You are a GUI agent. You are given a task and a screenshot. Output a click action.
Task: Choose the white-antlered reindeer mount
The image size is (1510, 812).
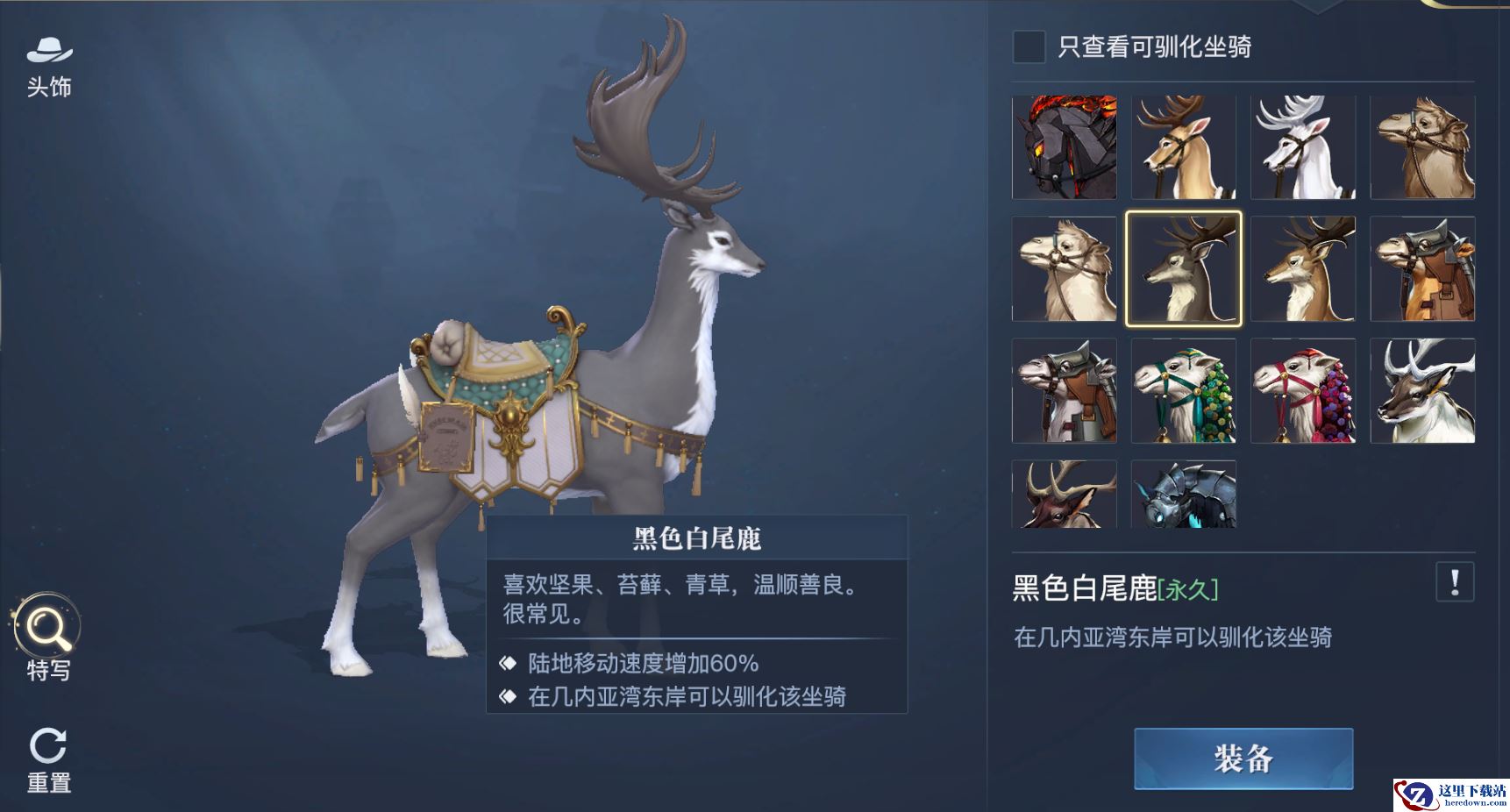click(1422, 390)
